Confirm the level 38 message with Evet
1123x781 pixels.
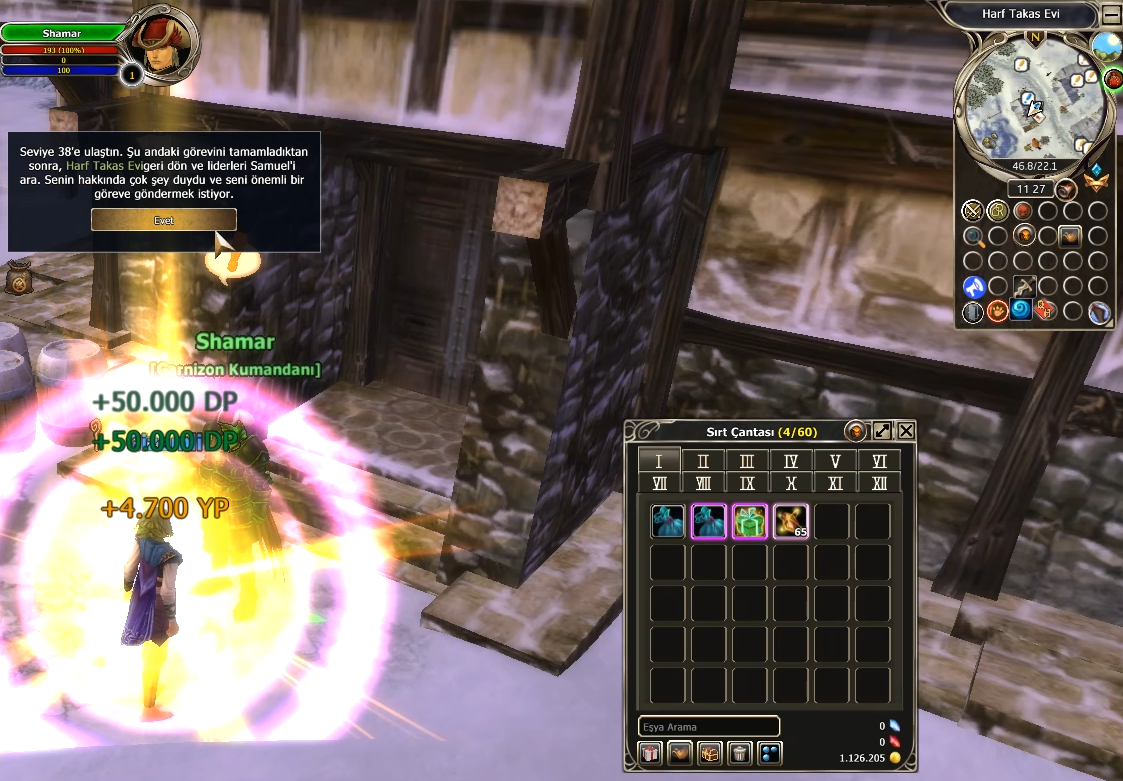164,220
